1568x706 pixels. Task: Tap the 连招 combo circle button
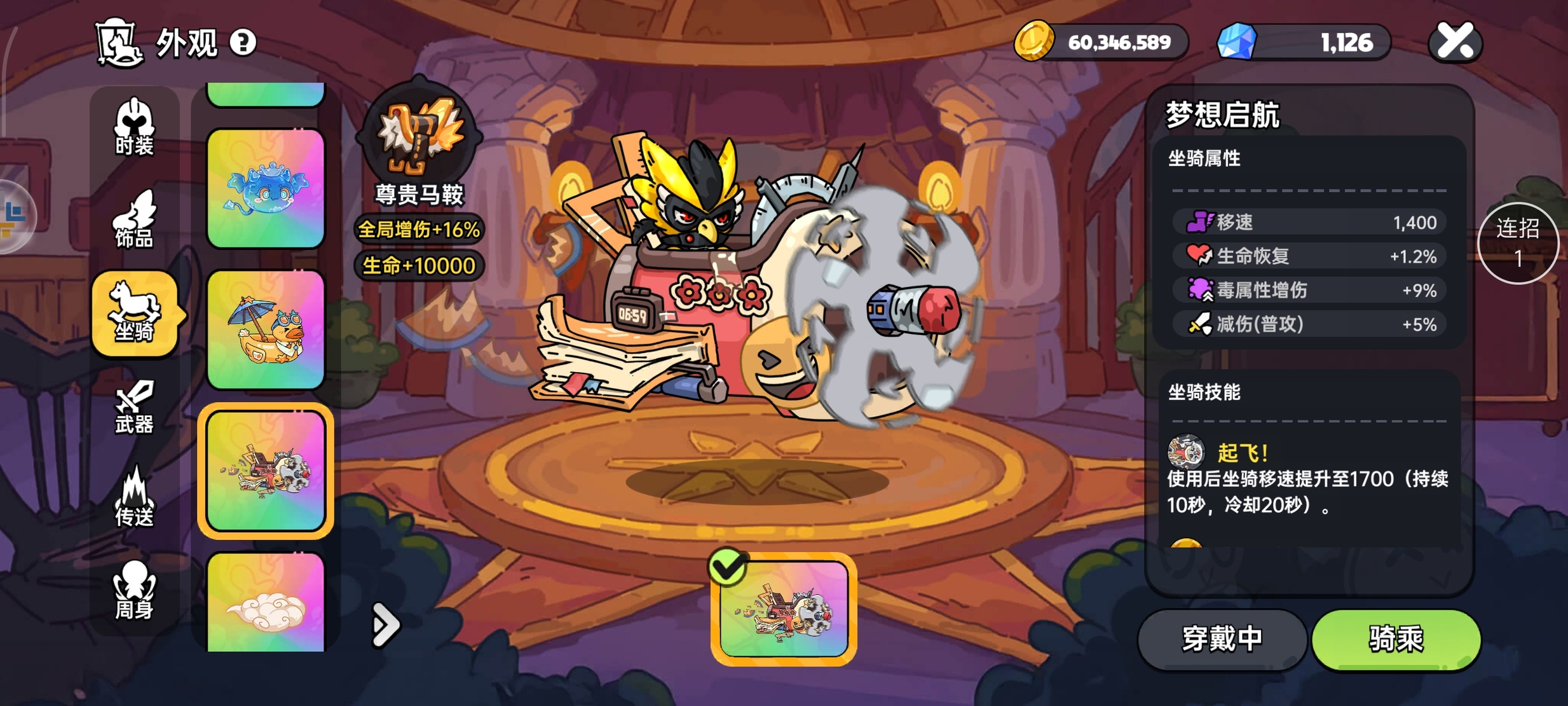pos(1518,243)
